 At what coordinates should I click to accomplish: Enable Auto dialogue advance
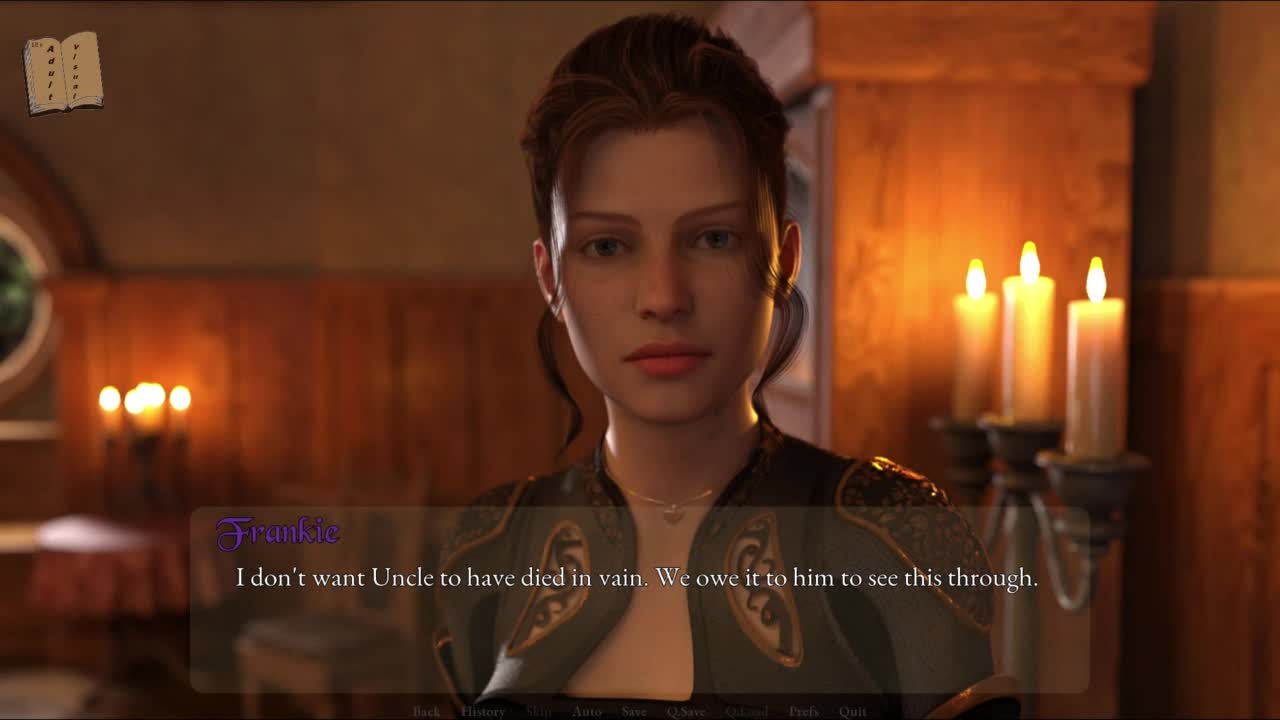[x=587, y=712]
